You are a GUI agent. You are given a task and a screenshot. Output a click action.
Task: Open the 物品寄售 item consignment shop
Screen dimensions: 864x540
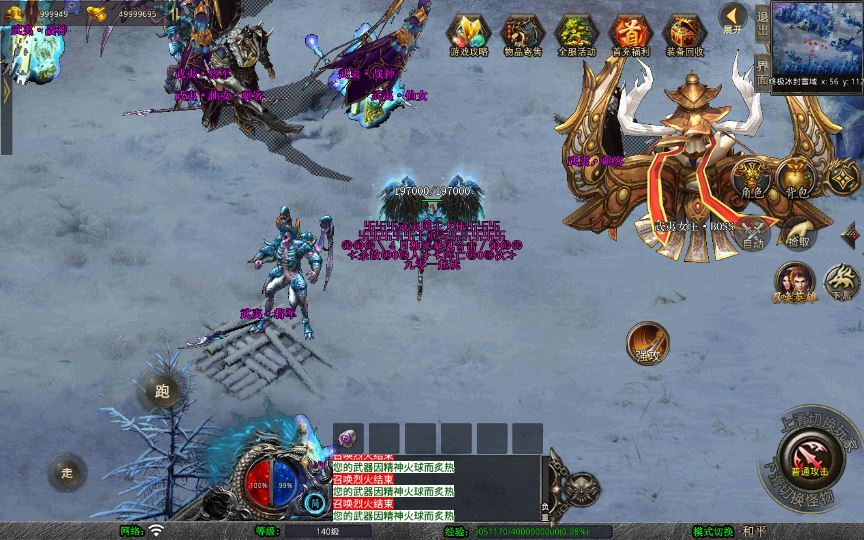[x=522, y=34]
